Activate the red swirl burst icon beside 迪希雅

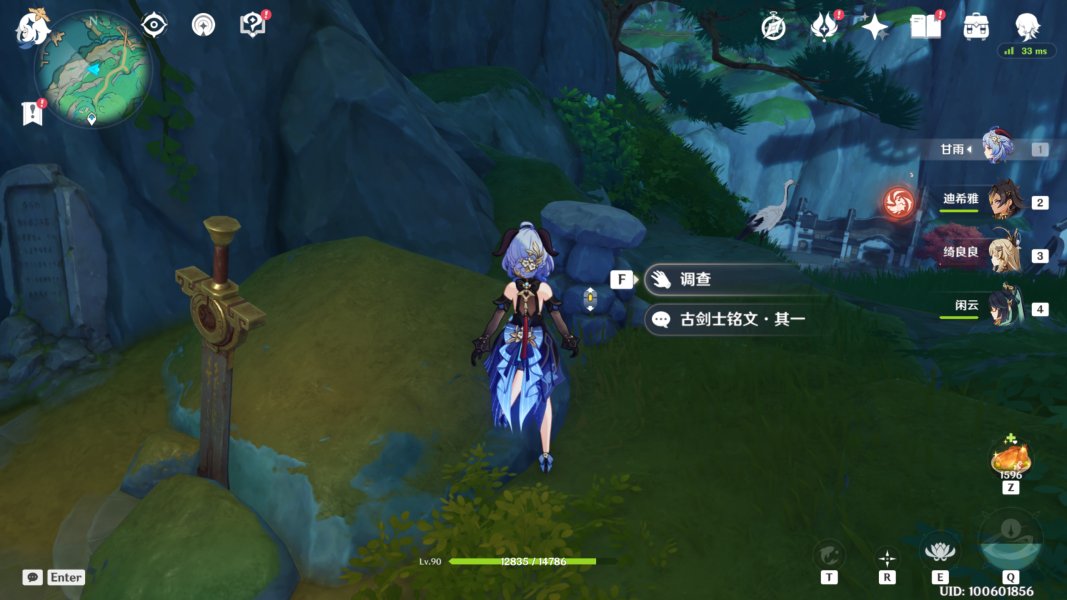[898, 202]
